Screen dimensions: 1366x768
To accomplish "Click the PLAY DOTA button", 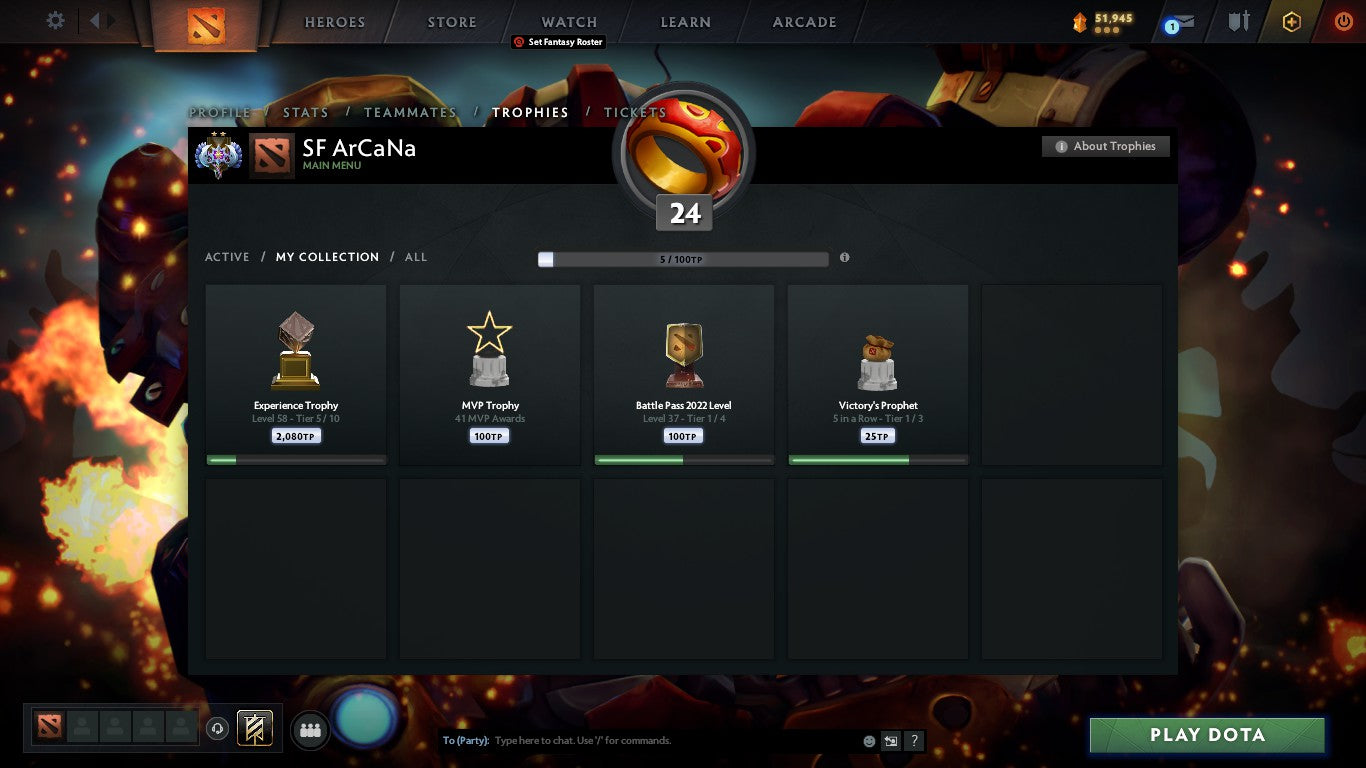I will point(1207,735).
